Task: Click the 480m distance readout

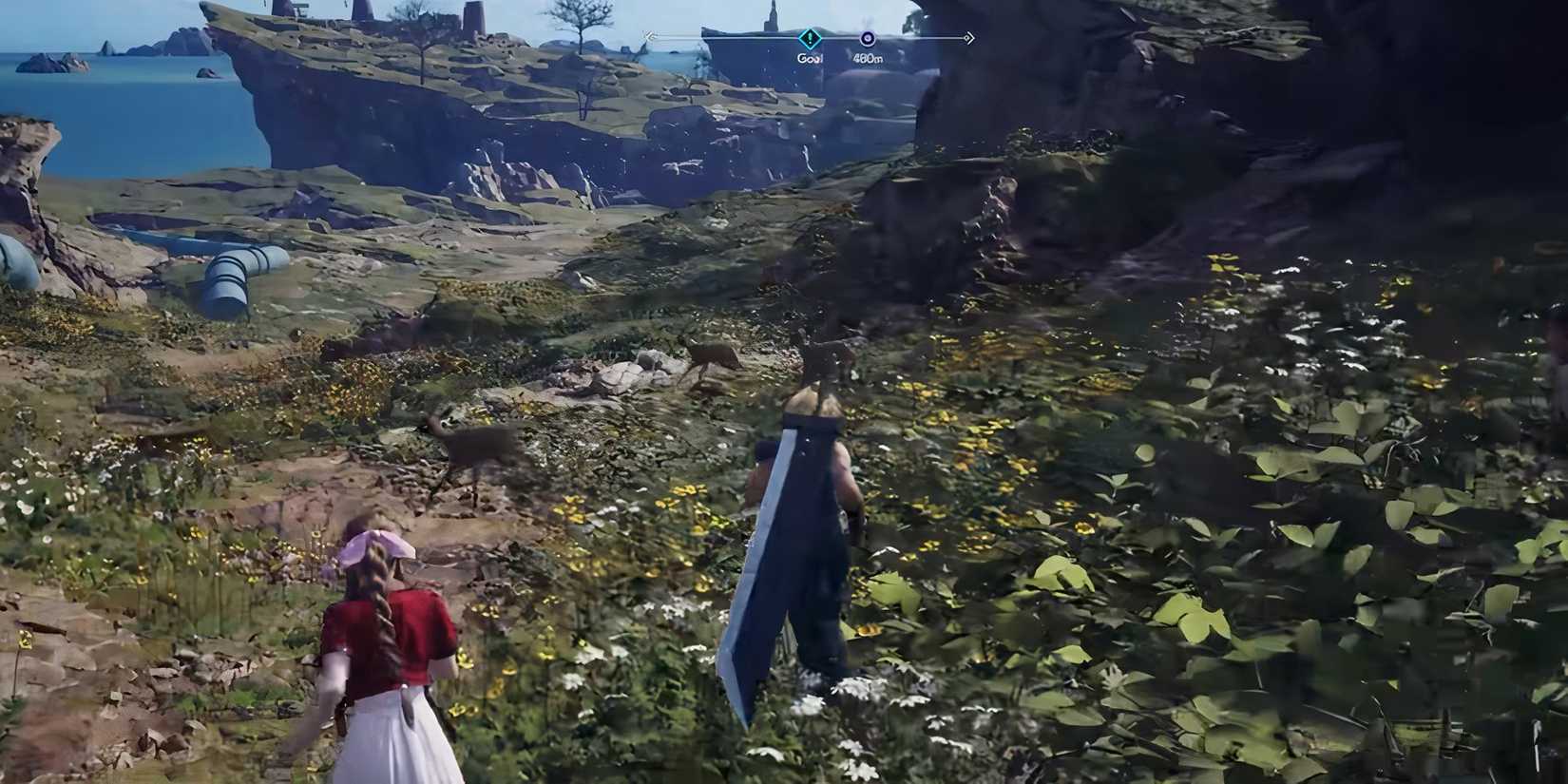Action: (868, 57)
